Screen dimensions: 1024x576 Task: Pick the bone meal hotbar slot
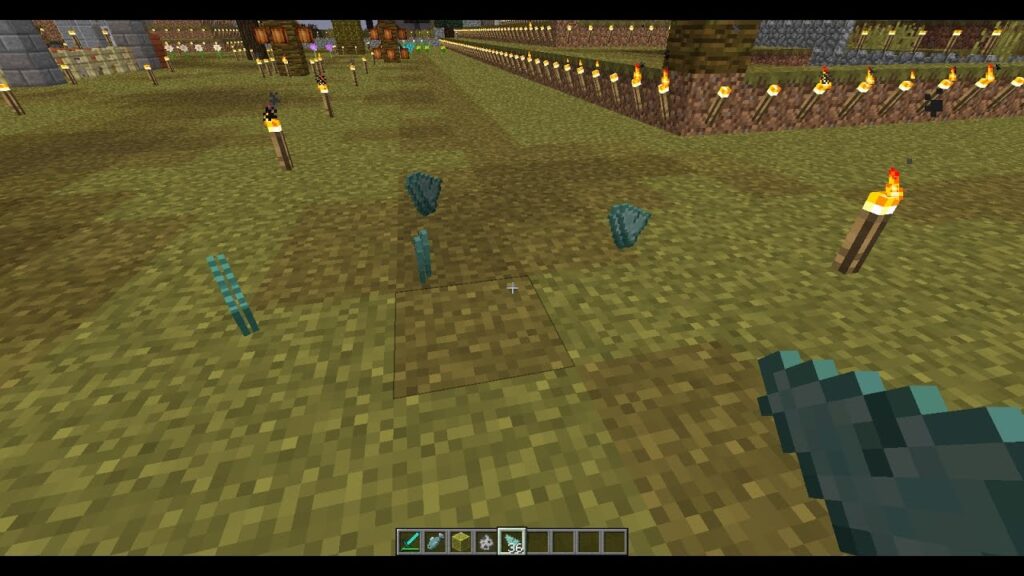point(486,541)
